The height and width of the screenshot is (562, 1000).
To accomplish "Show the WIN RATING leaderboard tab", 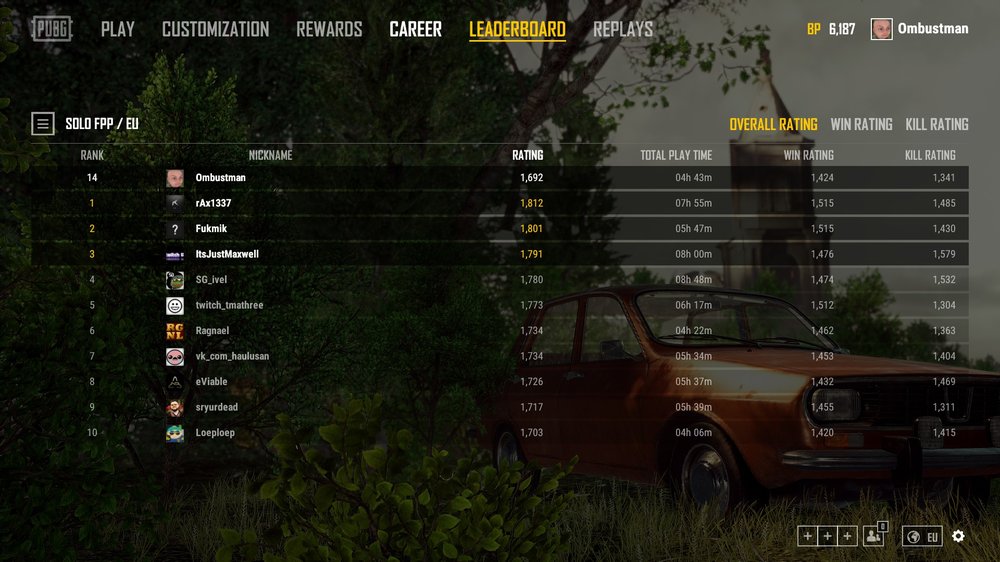I will (x=861, y=124).
